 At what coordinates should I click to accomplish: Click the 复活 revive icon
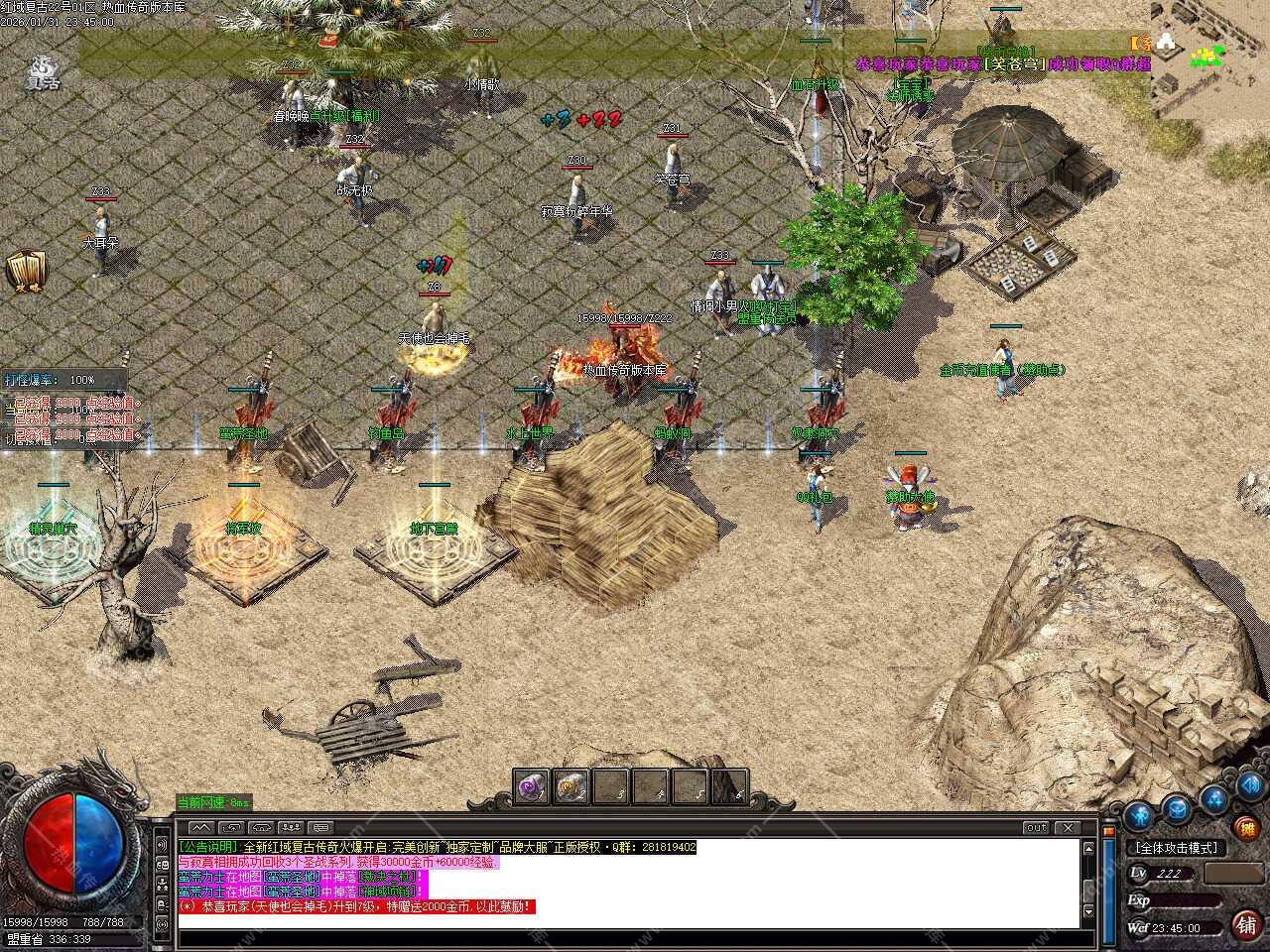pos(43,71)
